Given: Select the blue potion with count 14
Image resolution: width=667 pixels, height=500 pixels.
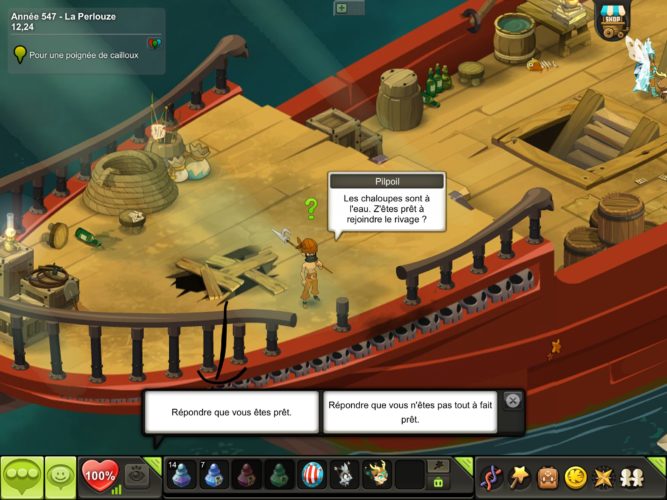Looking at the screenshot, I should click(182, 474).
